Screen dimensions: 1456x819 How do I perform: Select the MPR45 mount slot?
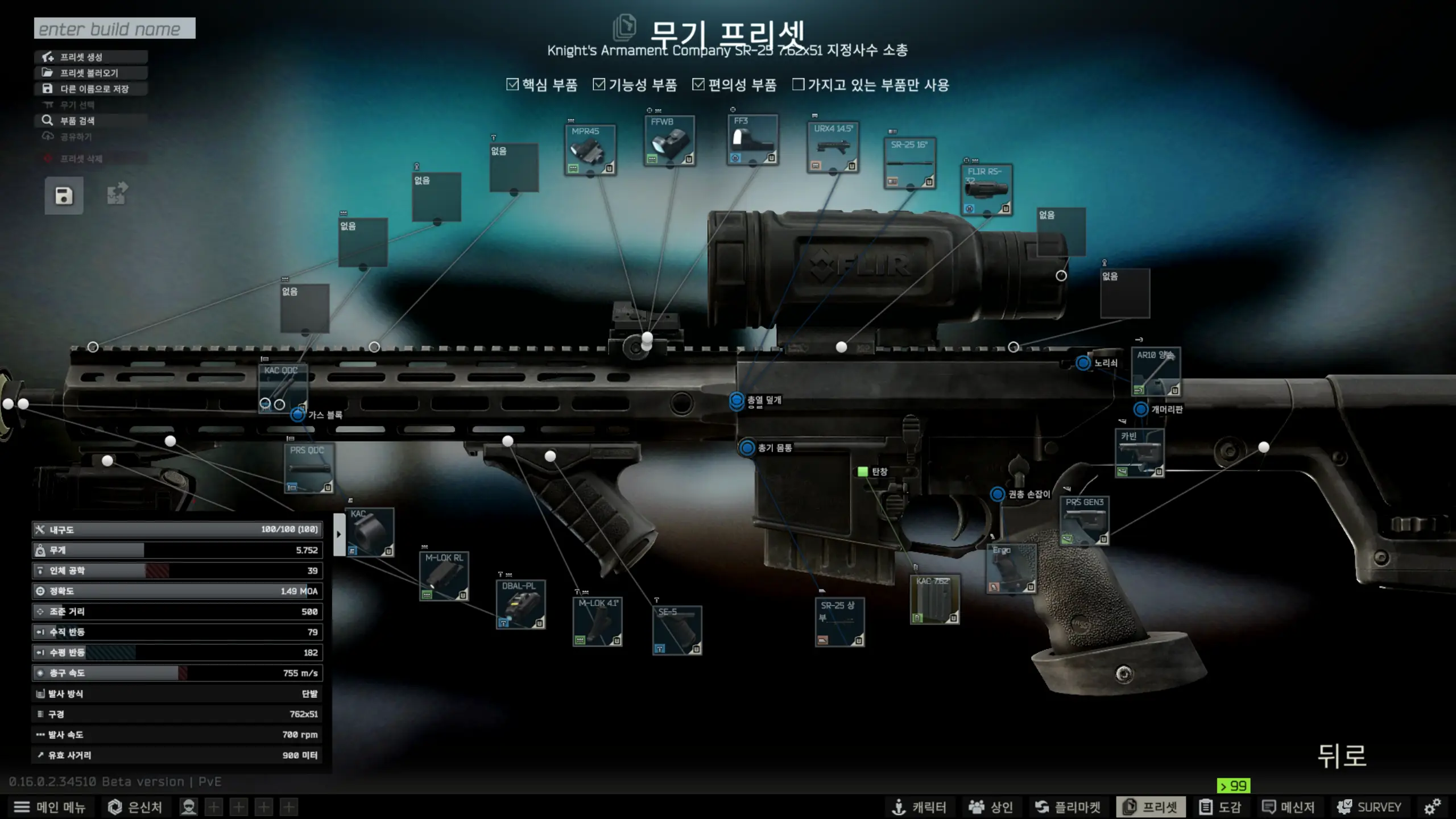pos(590,150)
